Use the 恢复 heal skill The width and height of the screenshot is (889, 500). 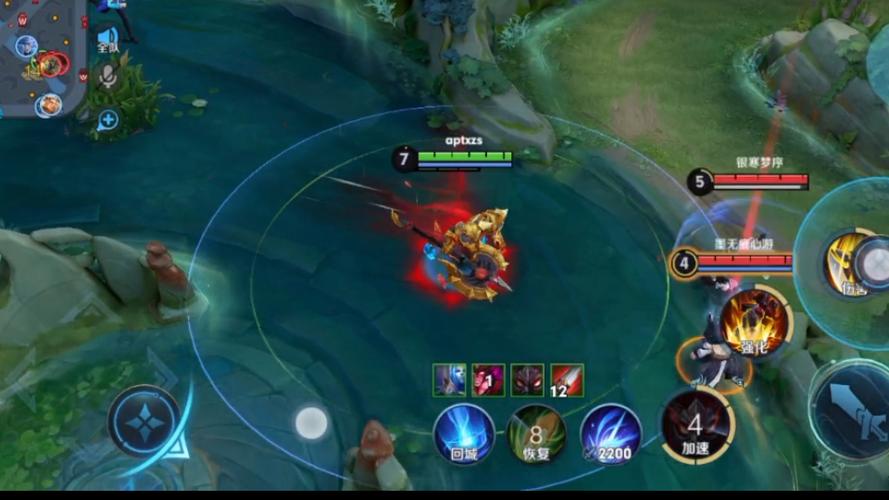(x=536, y=433)
